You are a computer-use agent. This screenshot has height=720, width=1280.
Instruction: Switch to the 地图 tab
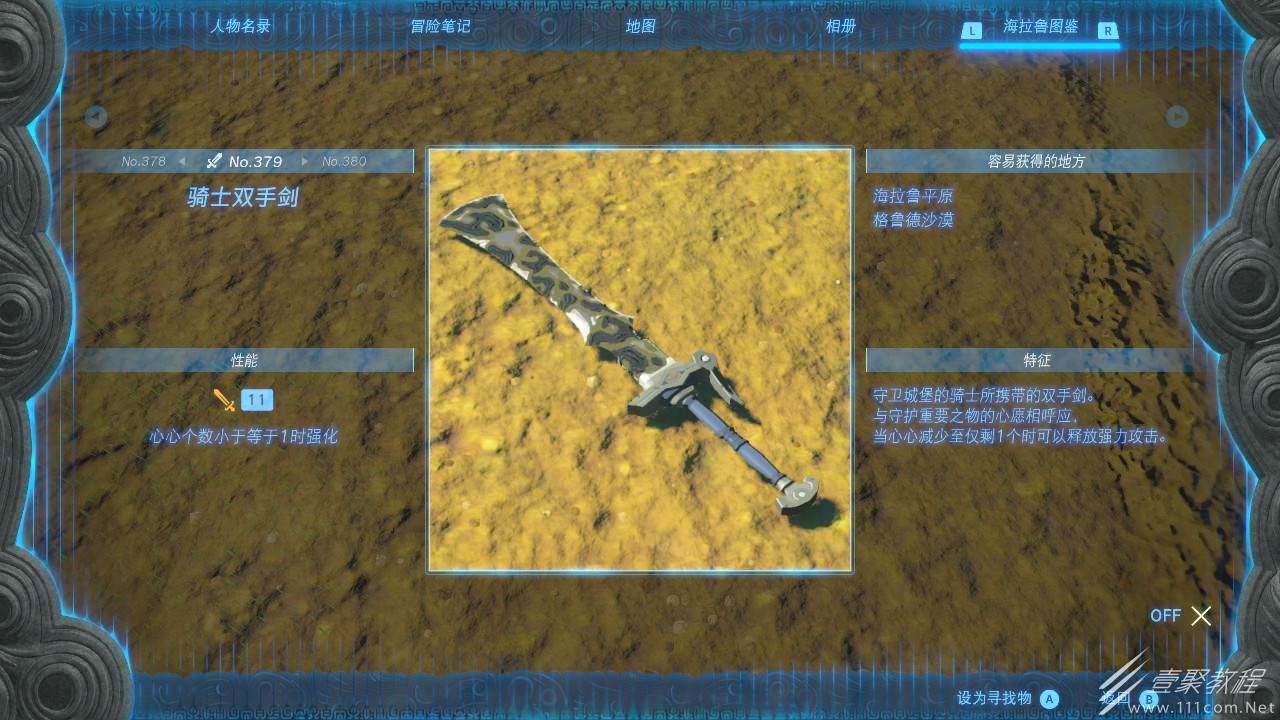(x=639, y=27)
